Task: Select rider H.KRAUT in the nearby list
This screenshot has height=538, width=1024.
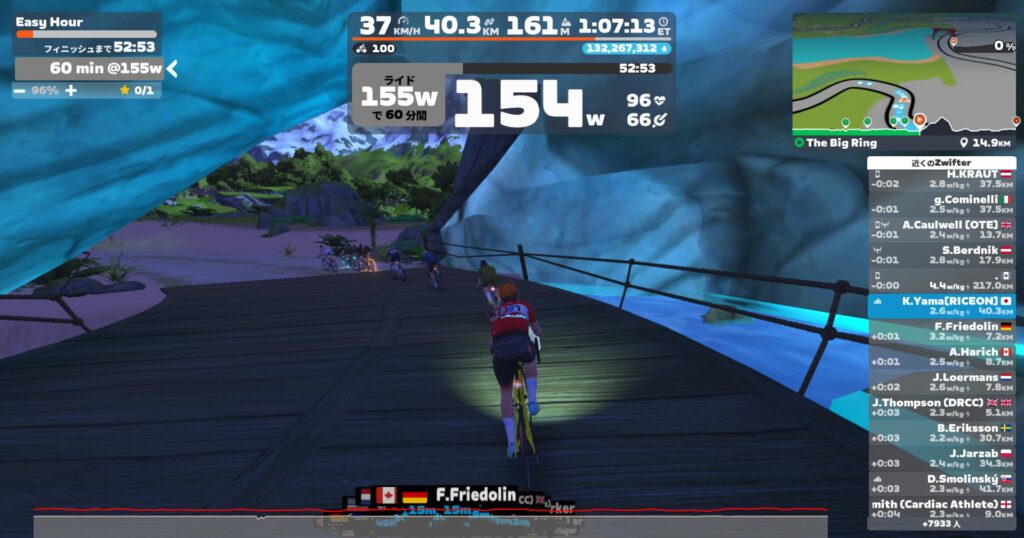Action: 941,178
